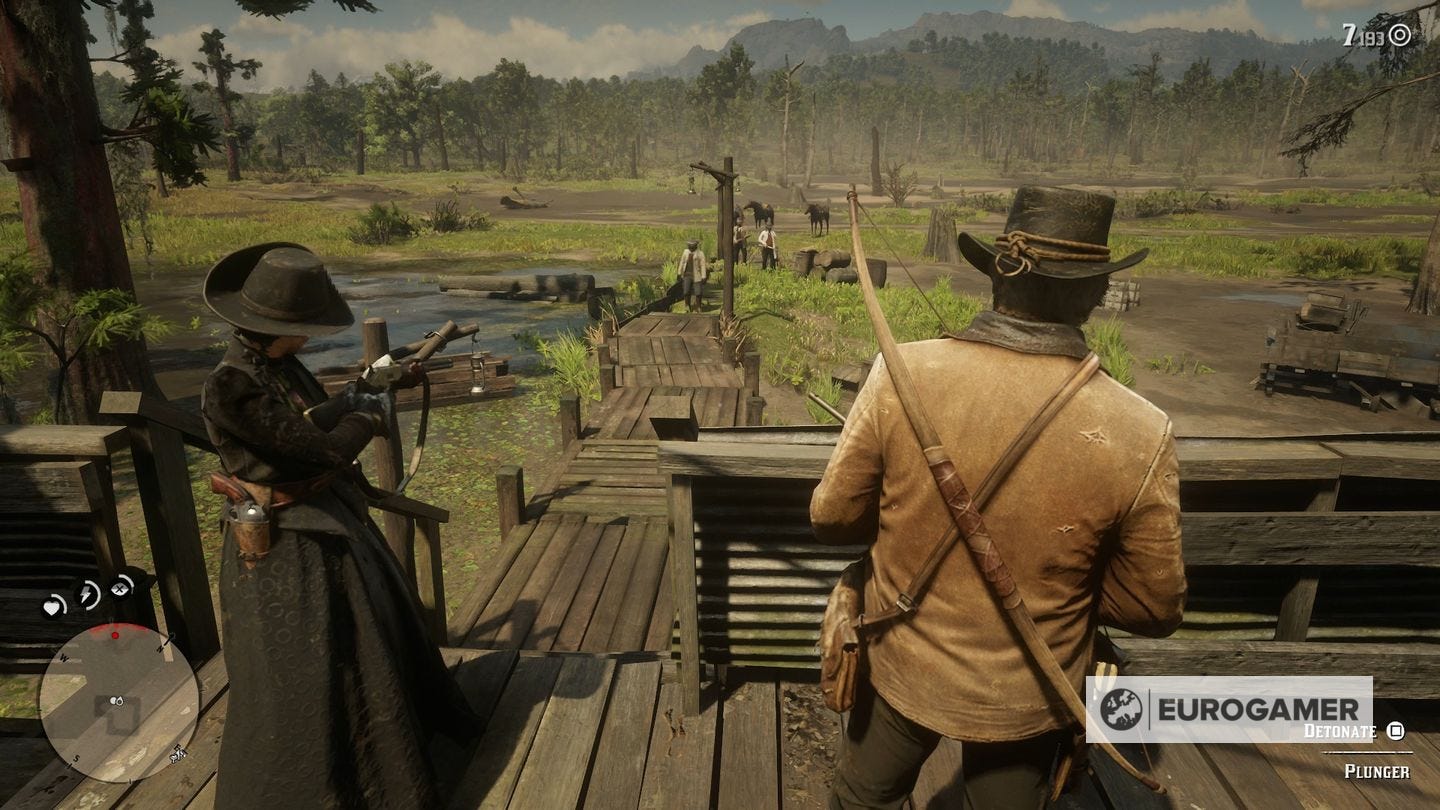The height and width of the screenshot is (810, 1440).
Task: Click the companion marker at the minimap's edge
Action: 176,757
